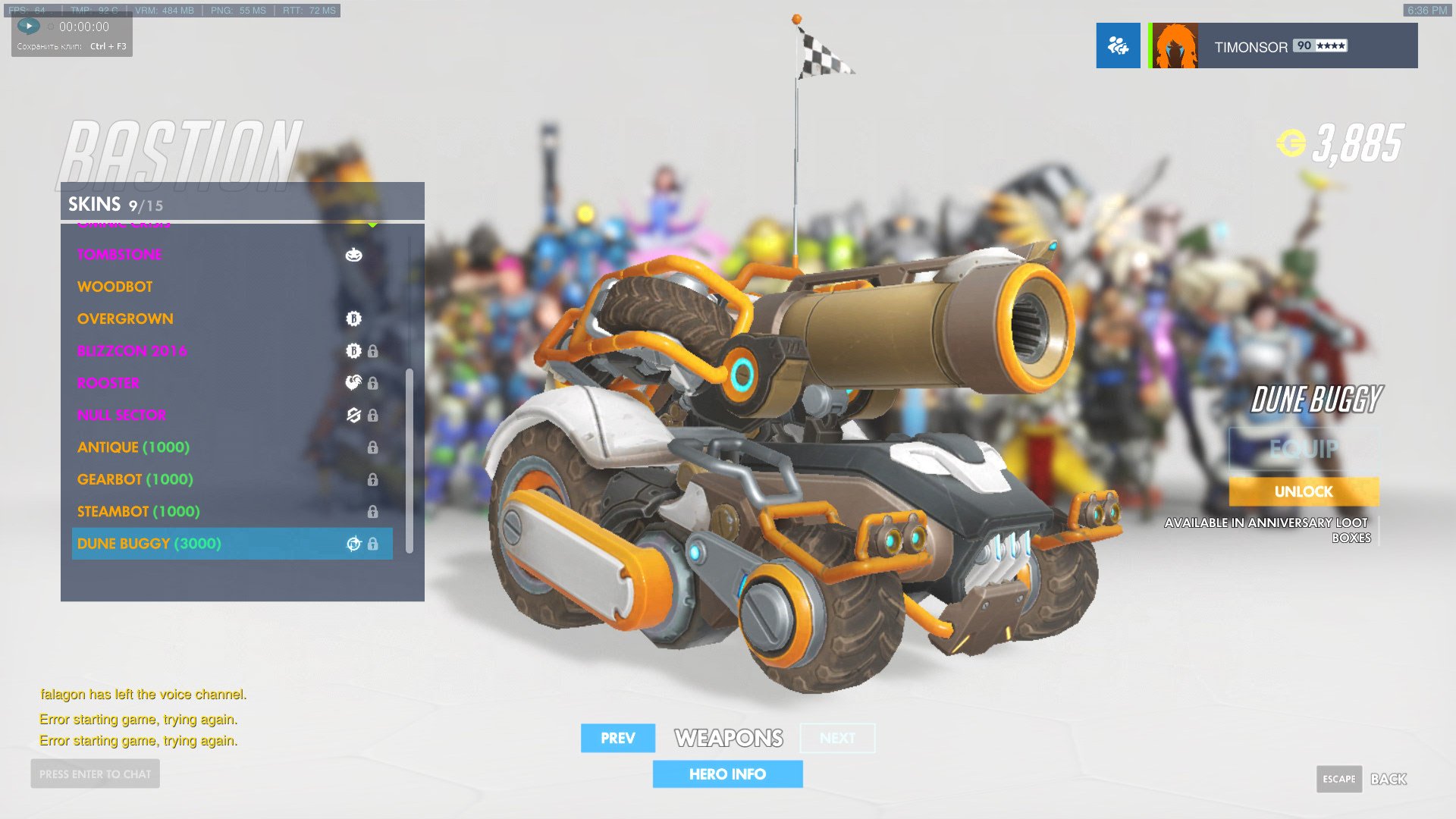Click the chat input box
1456x819 pixels.
tap(96, 774)
